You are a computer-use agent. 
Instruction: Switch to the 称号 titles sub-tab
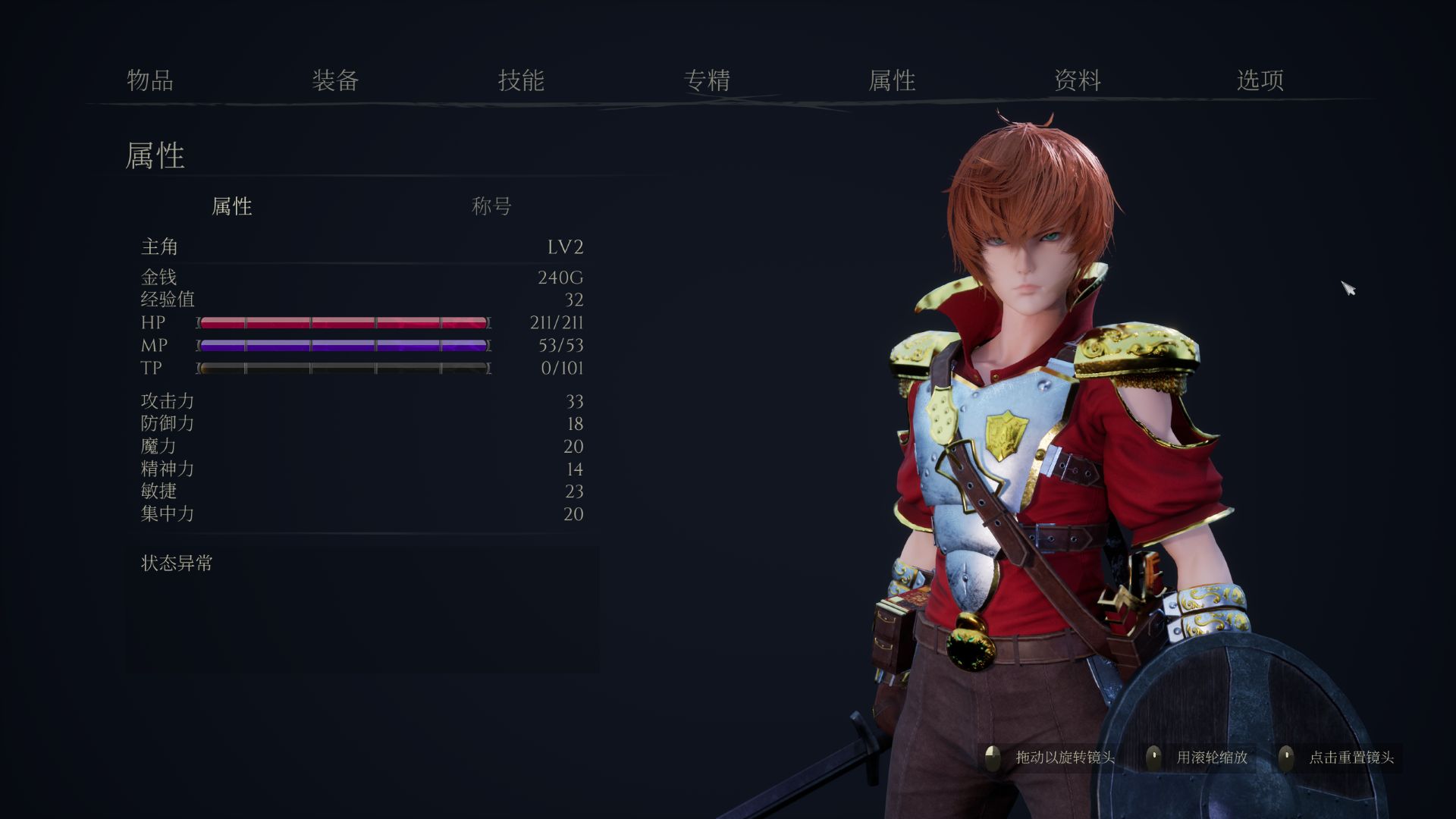point(491,206)
